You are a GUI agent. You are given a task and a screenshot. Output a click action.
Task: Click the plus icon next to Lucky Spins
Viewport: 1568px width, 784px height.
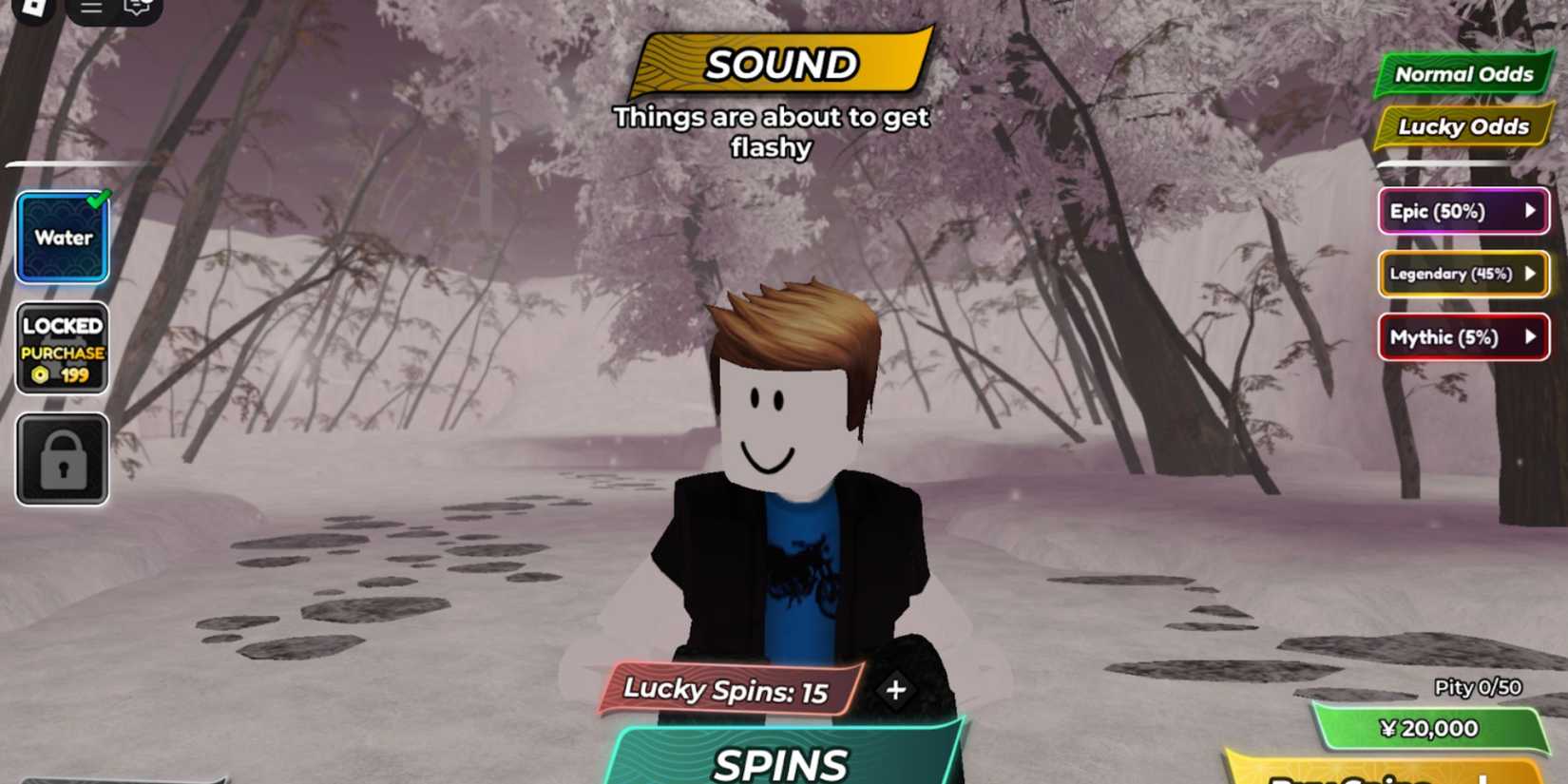[893, 690]
